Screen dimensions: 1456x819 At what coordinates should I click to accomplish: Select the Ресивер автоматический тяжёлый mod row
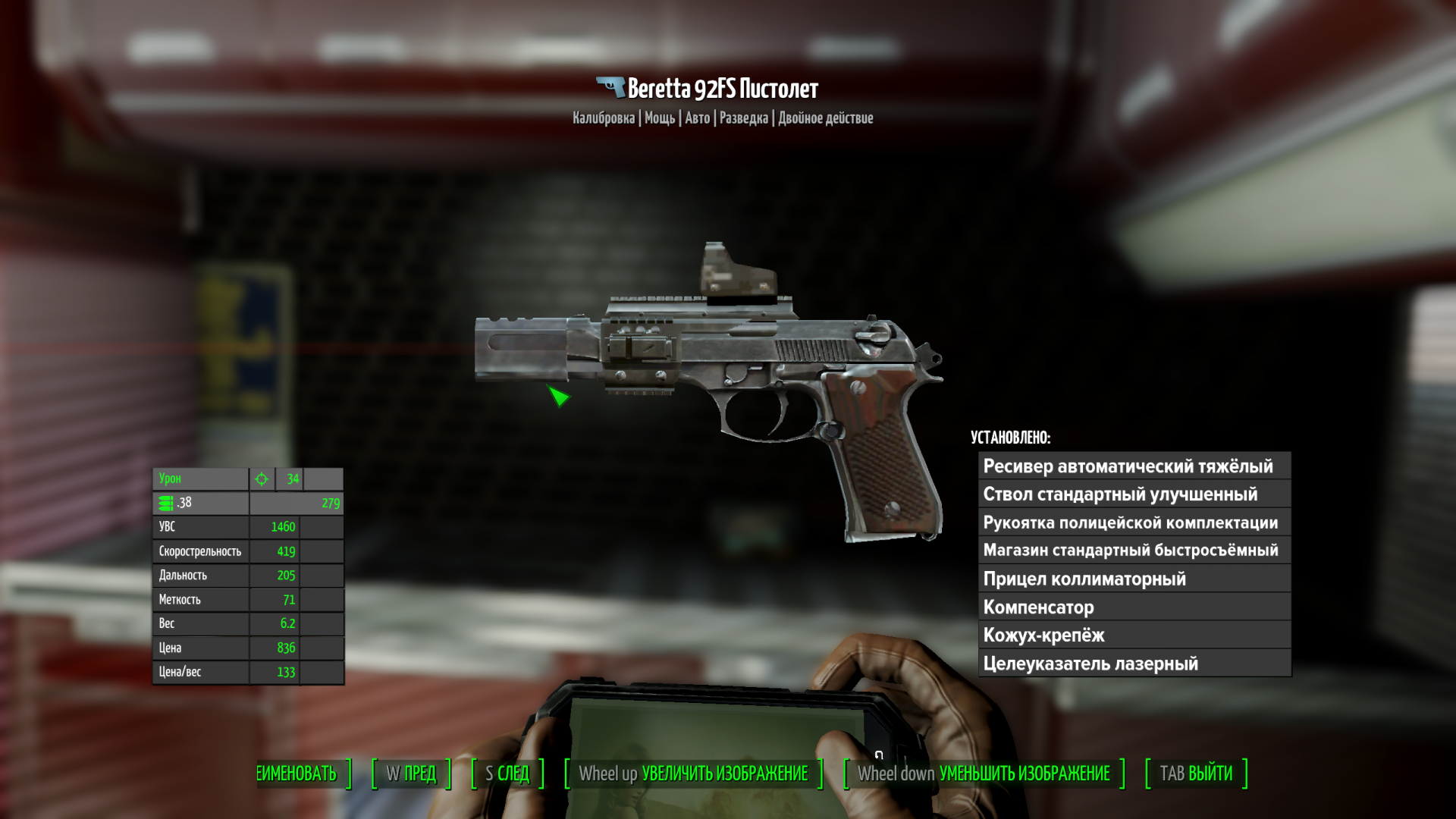click(x=1134, y=466)
